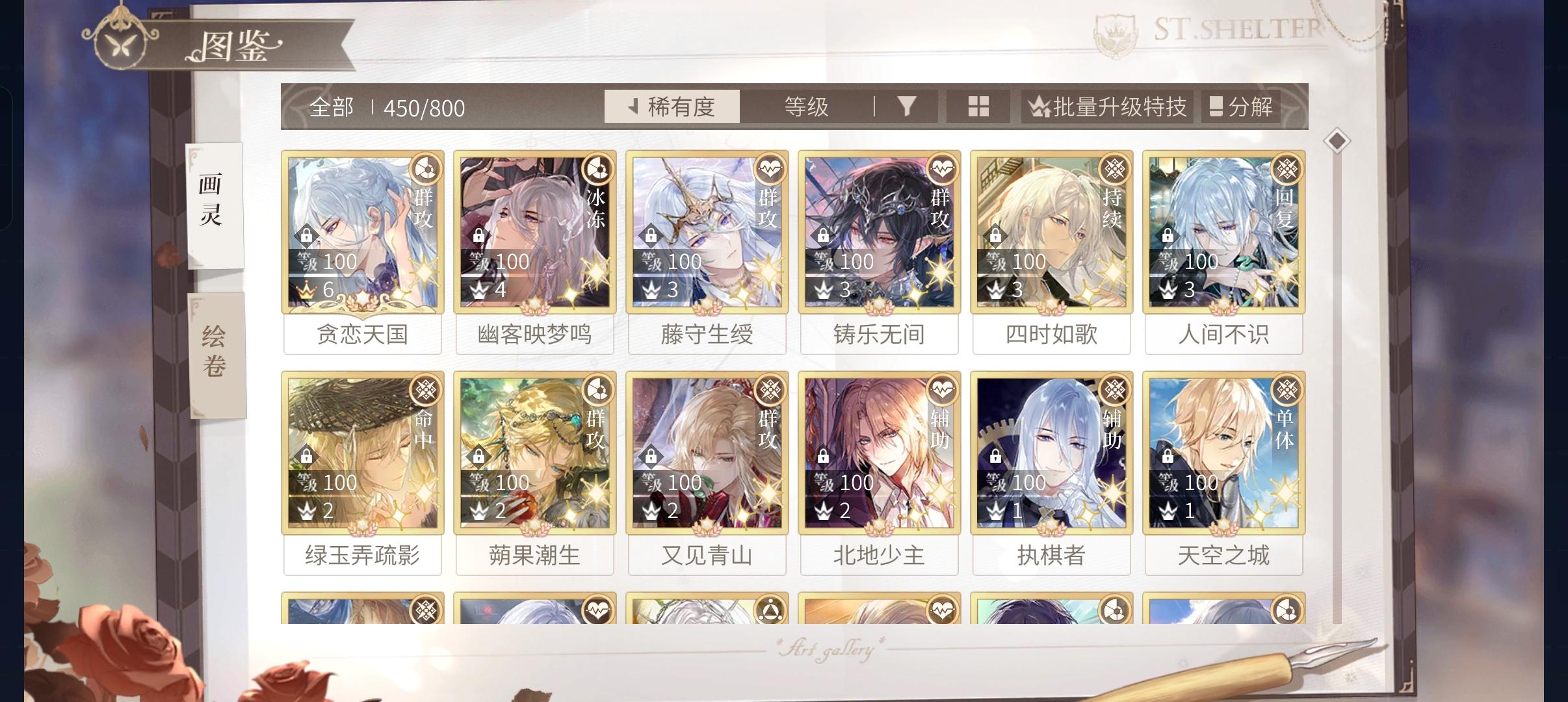Click the 分解 button
The image size is (1568, 702).
(x=1241, y=107)
